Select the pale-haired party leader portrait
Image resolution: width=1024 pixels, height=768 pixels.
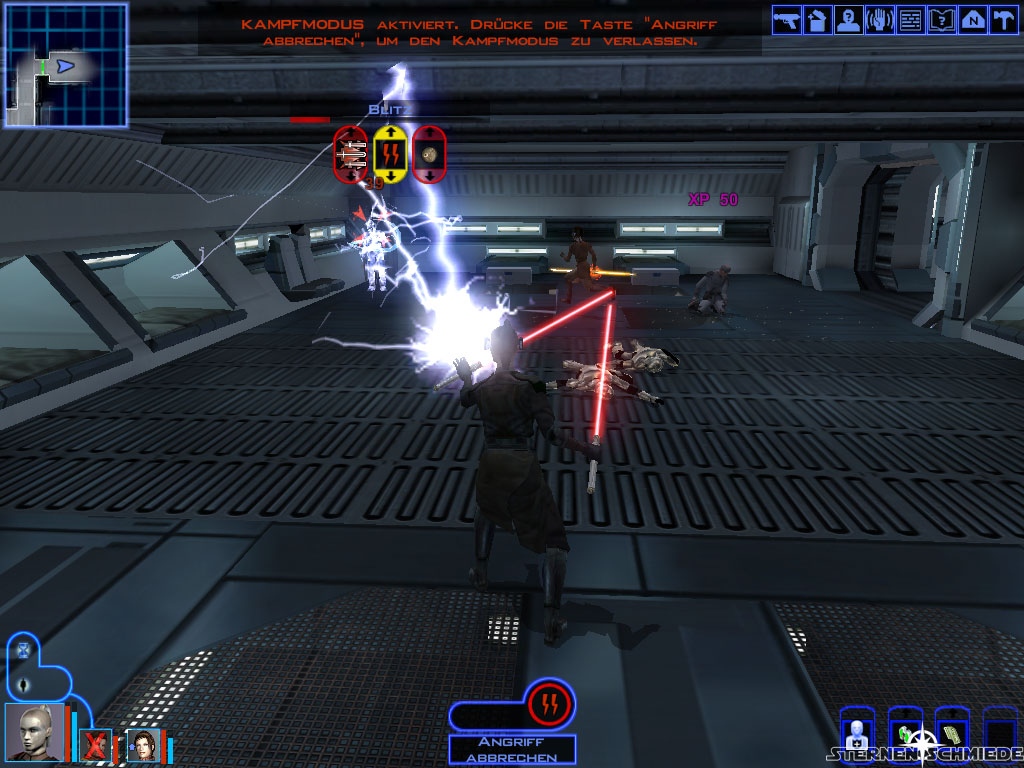click(x=33, y=732)
